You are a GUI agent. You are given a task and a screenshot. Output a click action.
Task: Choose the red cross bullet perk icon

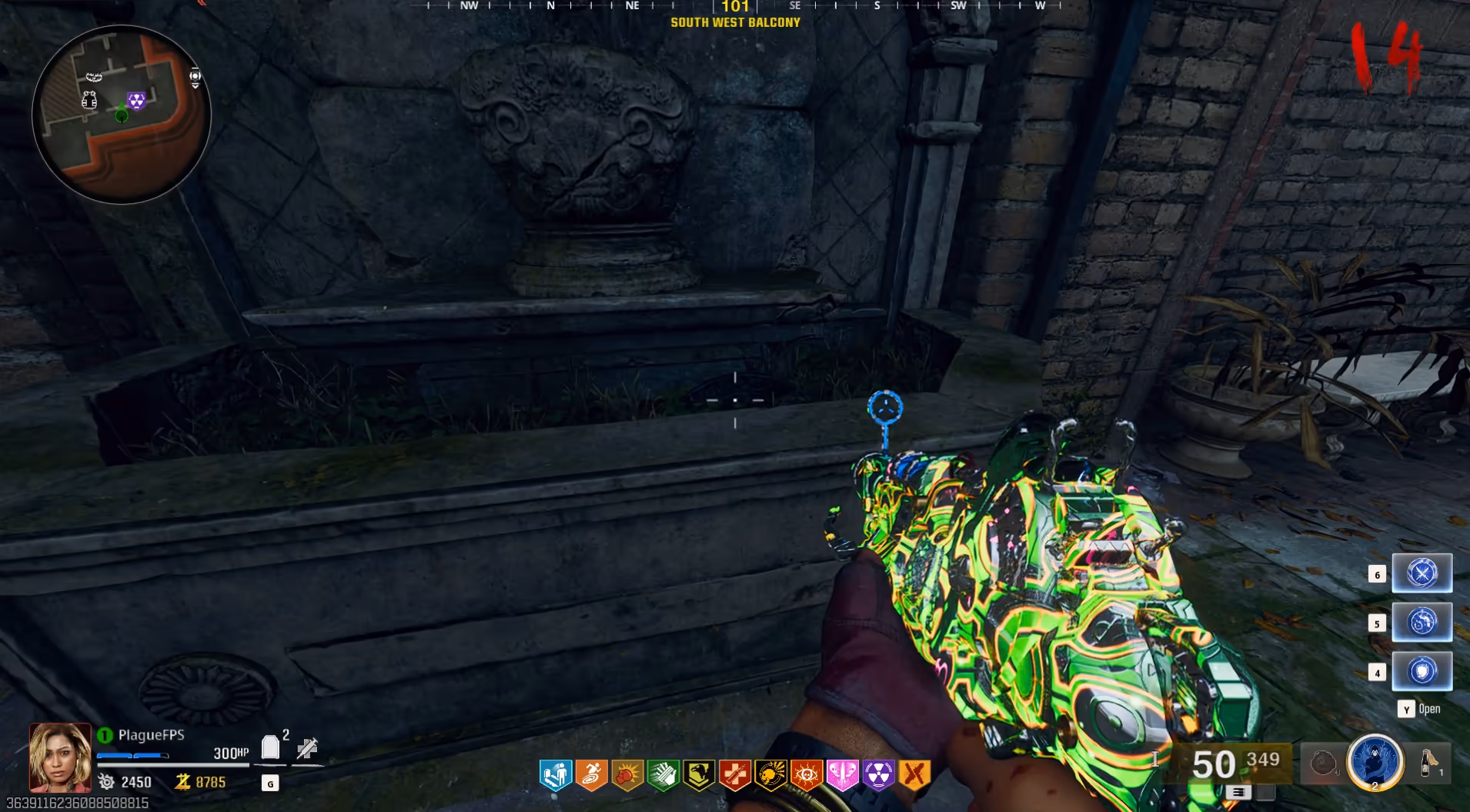click(x=735, y=775)
